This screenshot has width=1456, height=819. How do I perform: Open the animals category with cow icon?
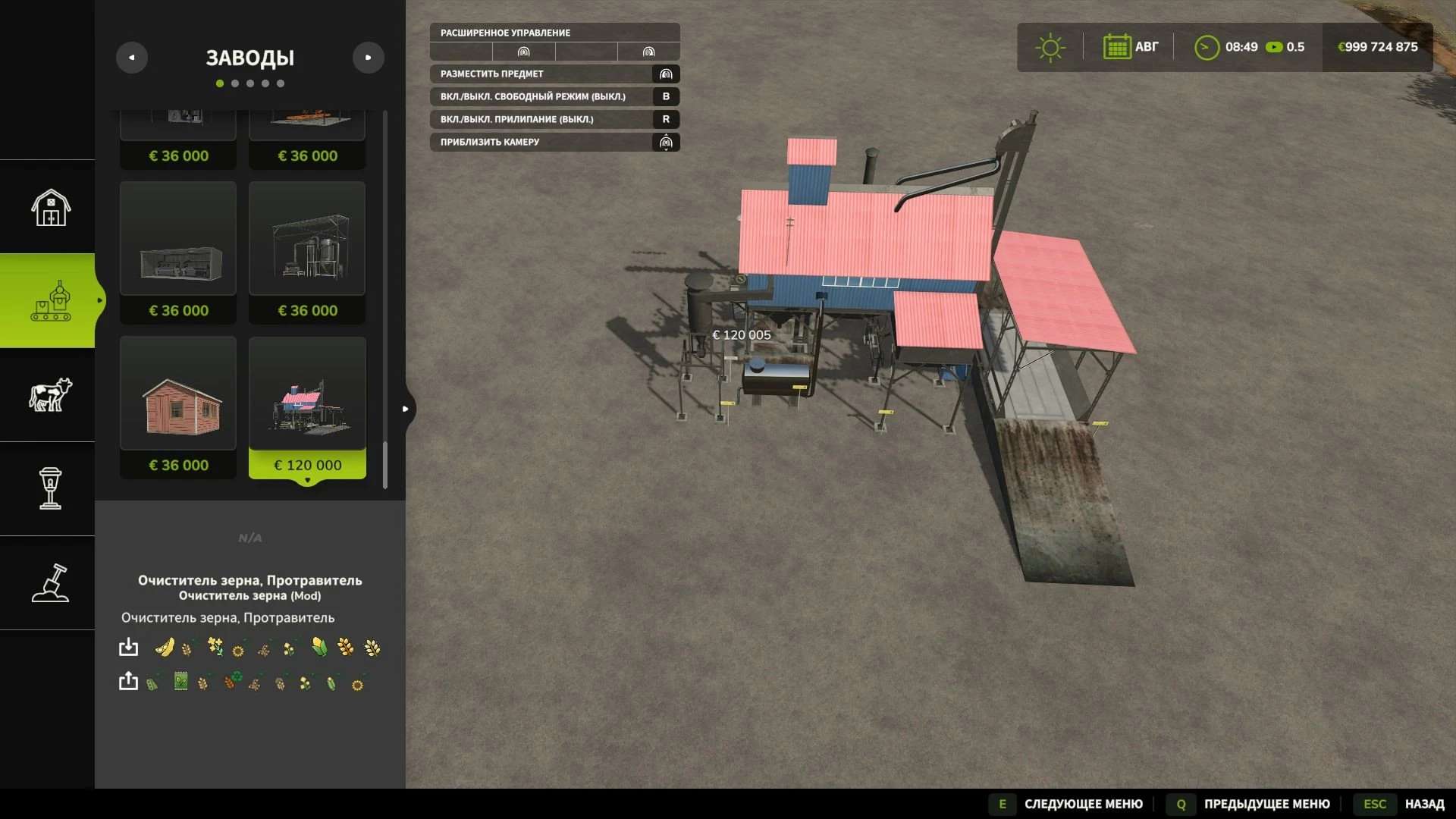click(50, 395)
